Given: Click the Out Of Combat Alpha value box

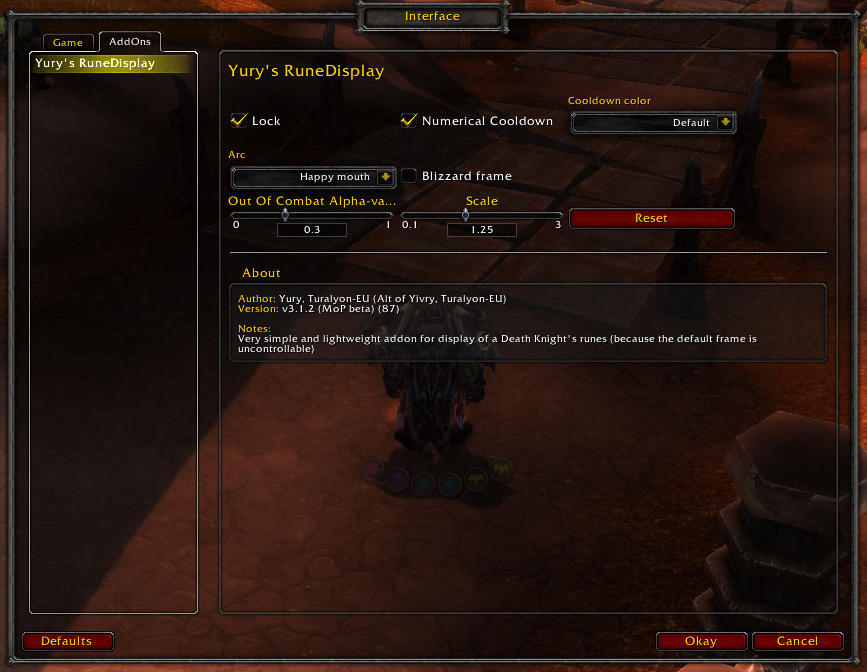Looking at the screenshot, I should pos(311,230).
